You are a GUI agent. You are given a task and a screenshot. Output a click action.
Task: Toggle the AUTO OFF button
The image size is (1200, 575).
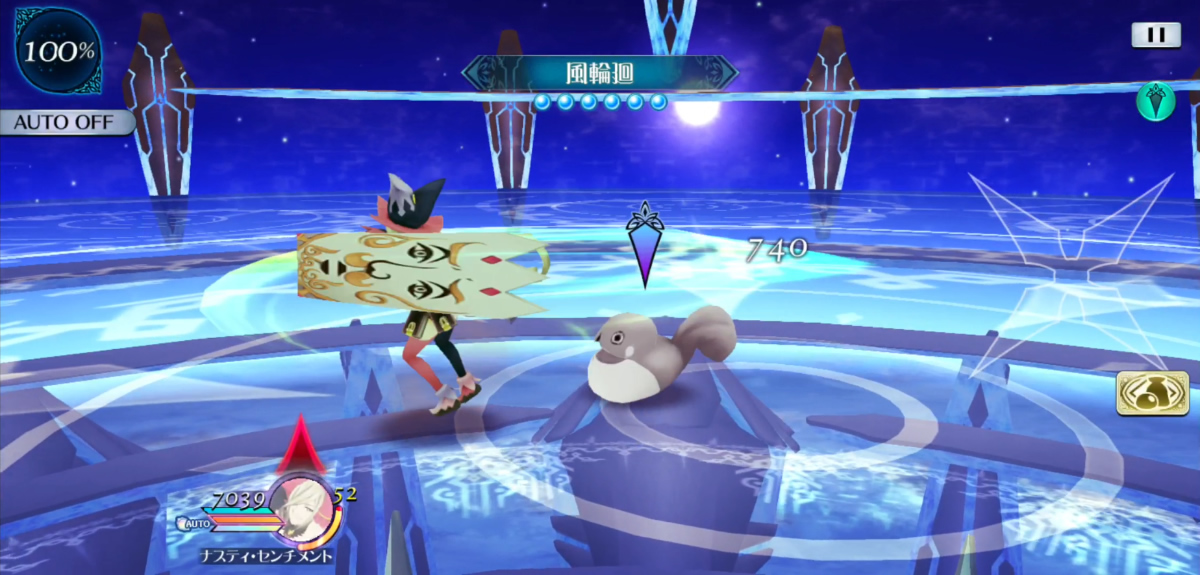66,123
